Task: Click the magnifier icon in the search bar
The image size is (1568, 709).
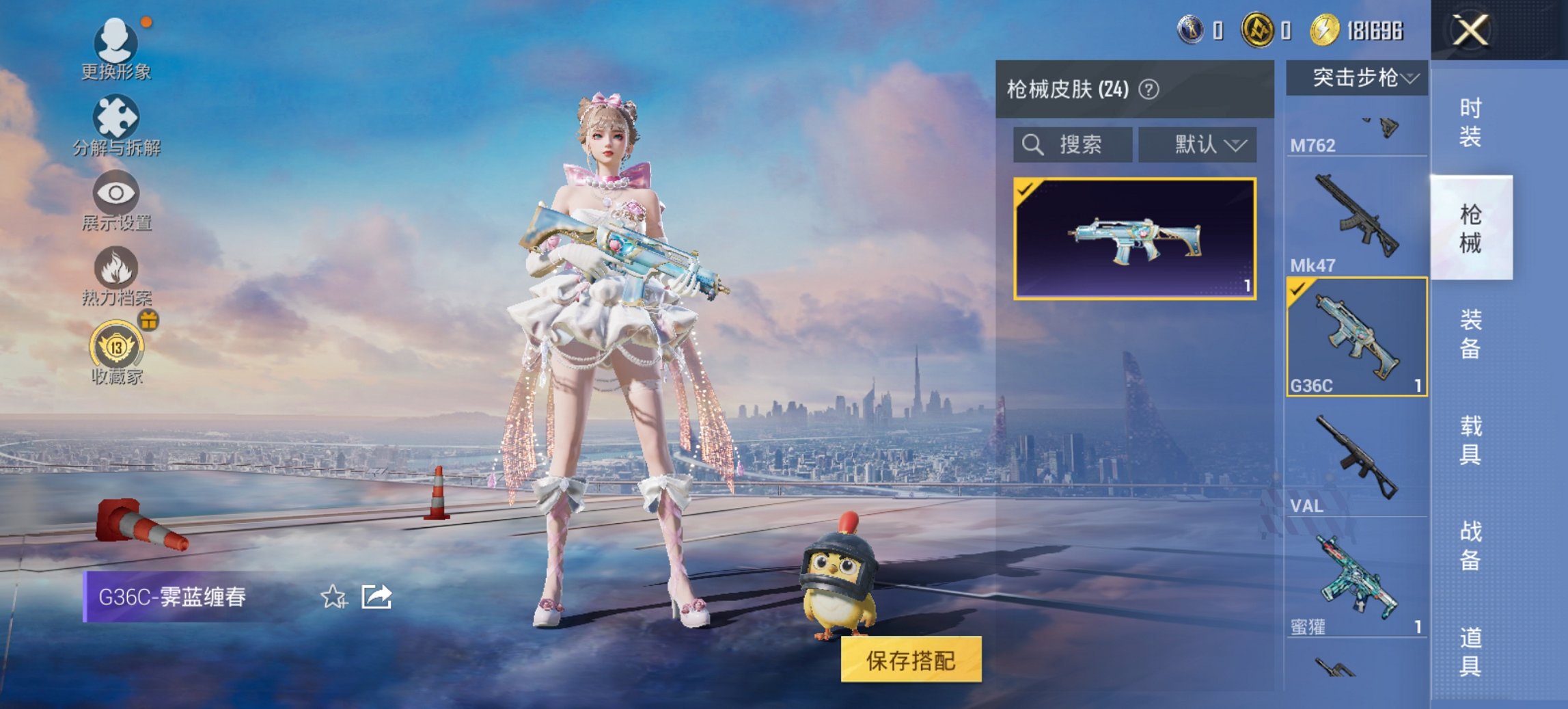Action: tap(1032, 145)
